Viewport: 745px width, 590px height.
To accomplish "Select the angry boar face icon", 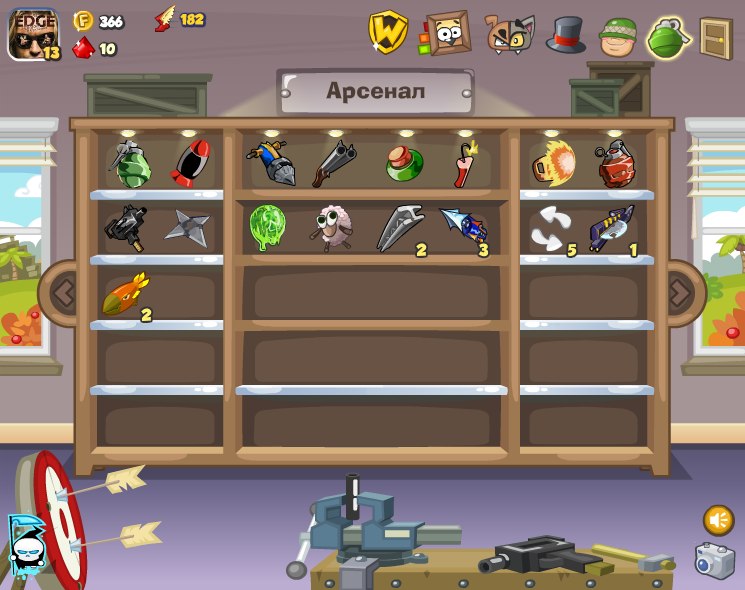I will [509, 35].
